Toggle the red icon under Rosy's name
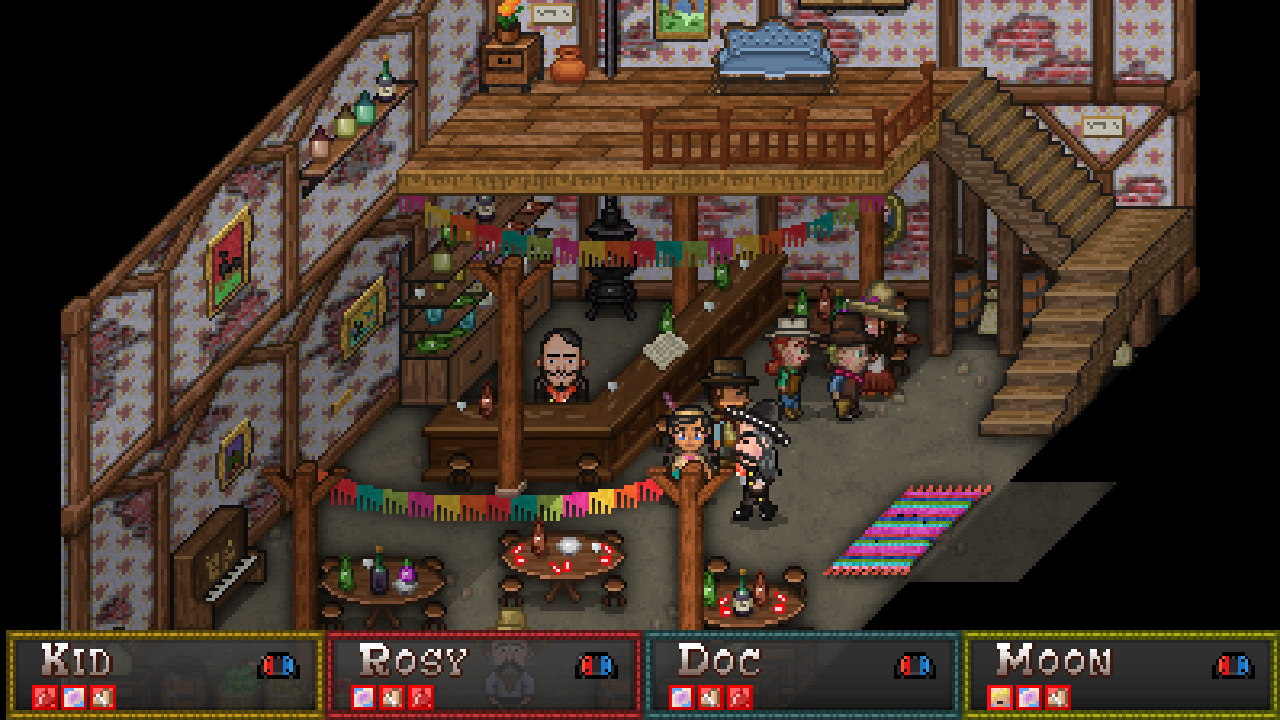Viewport: 1280px width, 720px height. (x=419, y=696)
